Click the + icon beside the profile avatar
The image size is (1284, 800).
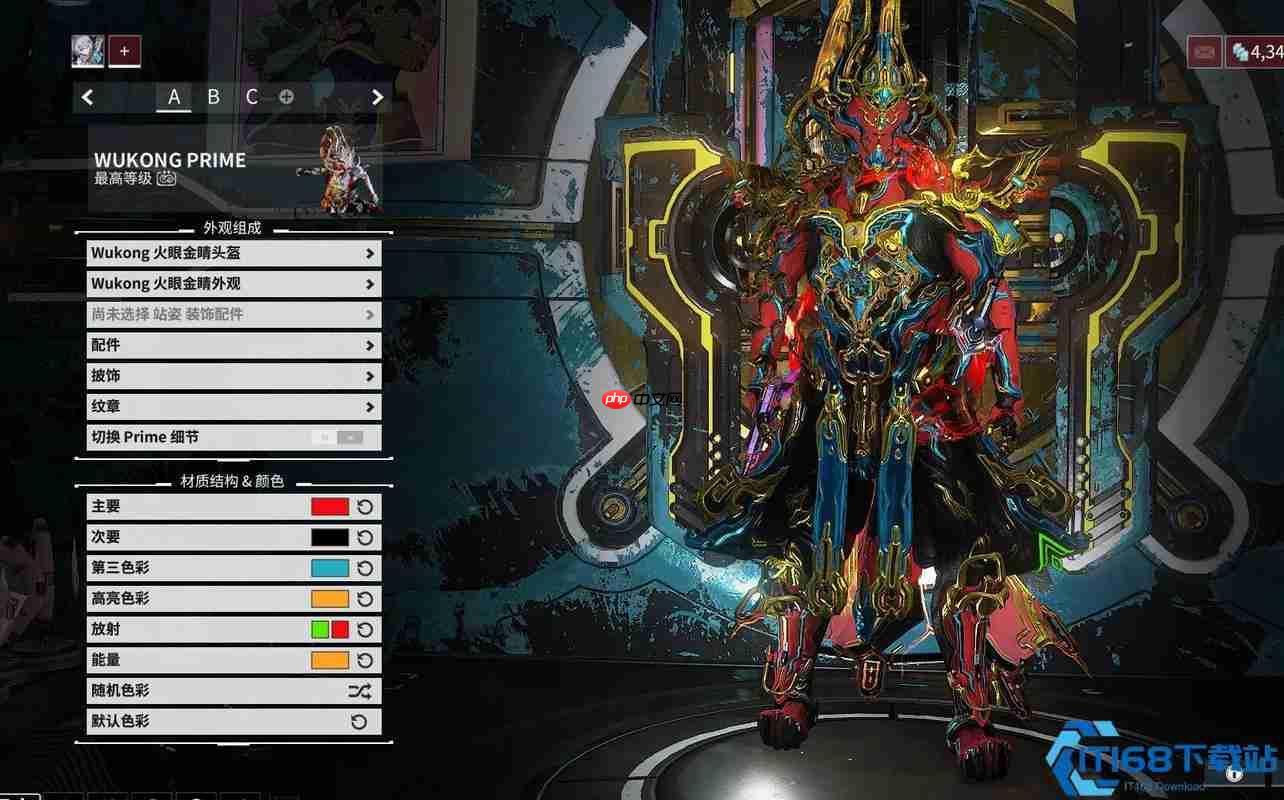click(x=124, y=51)
